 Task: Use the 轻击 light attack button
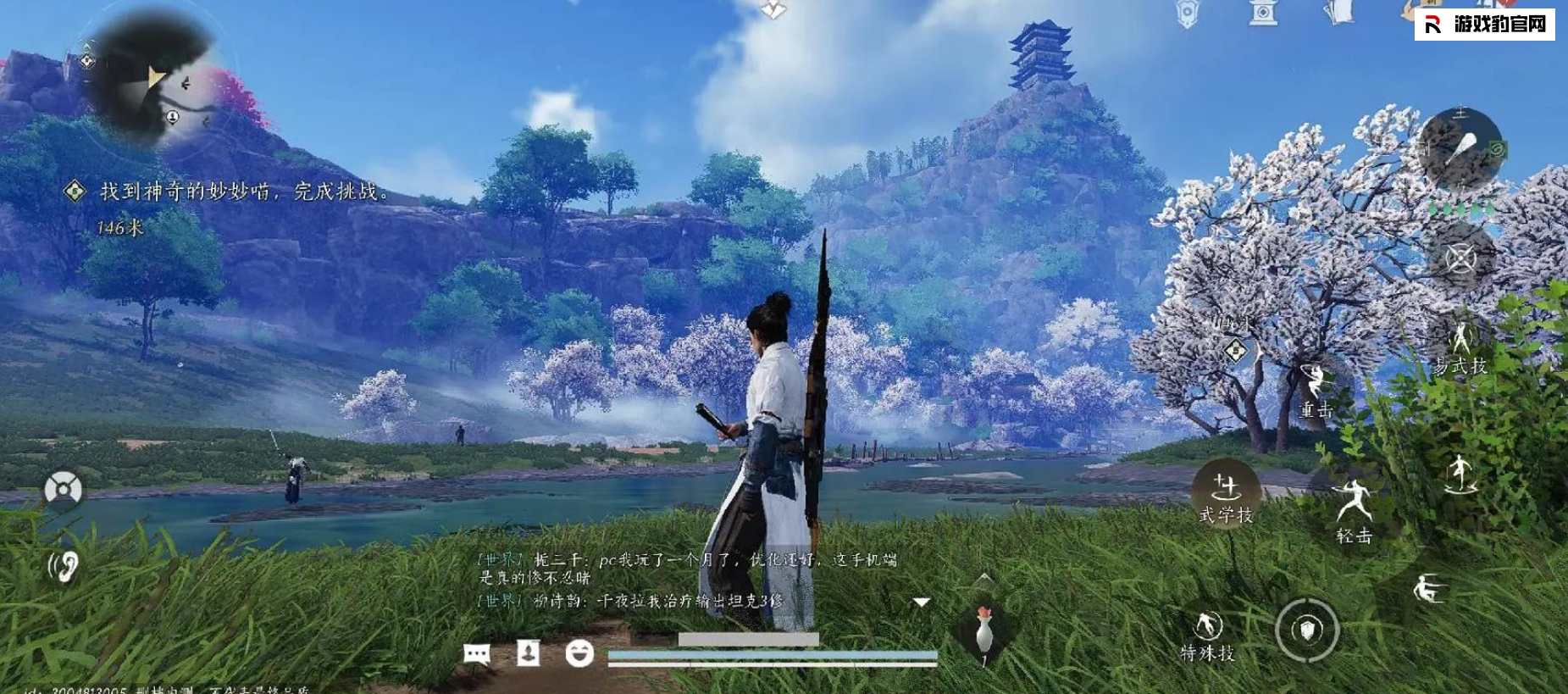click(x=1353, y=508)
